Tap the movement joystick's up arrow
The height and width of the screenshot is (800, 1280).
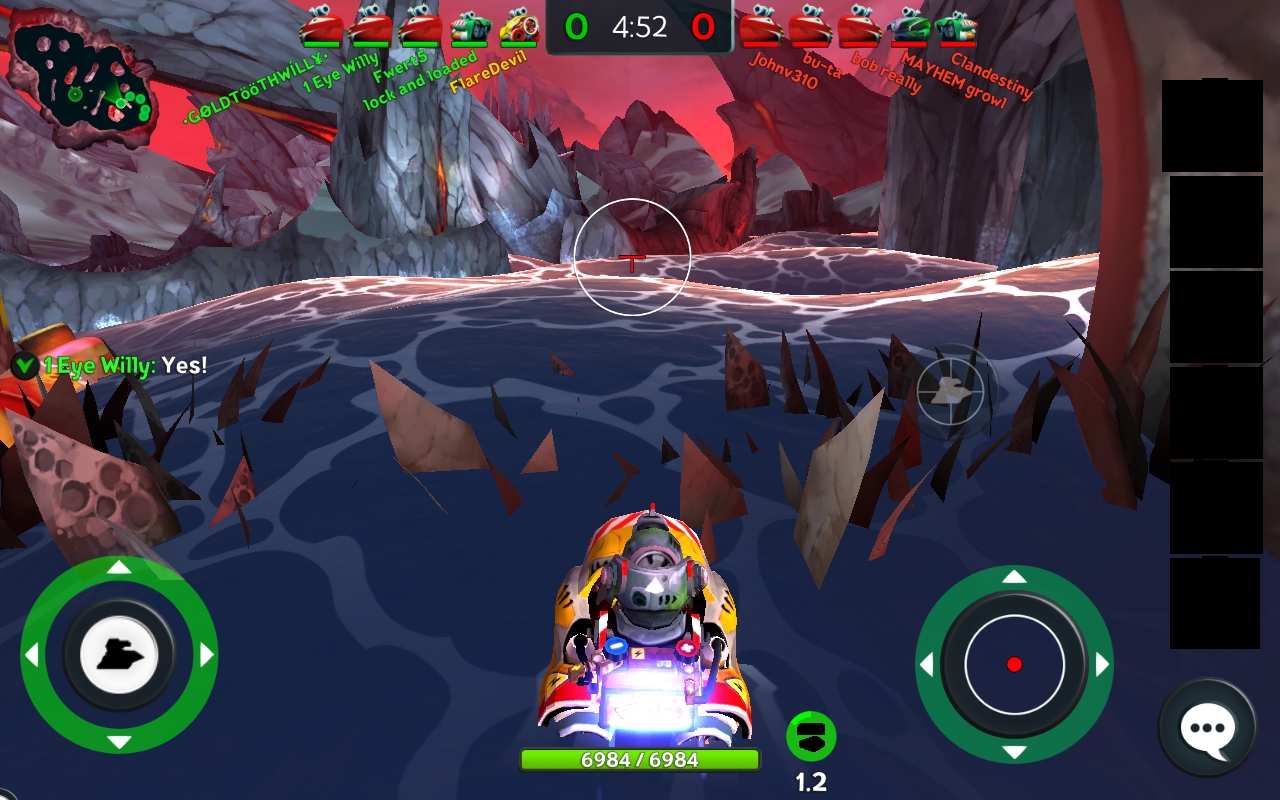[119, 568]
